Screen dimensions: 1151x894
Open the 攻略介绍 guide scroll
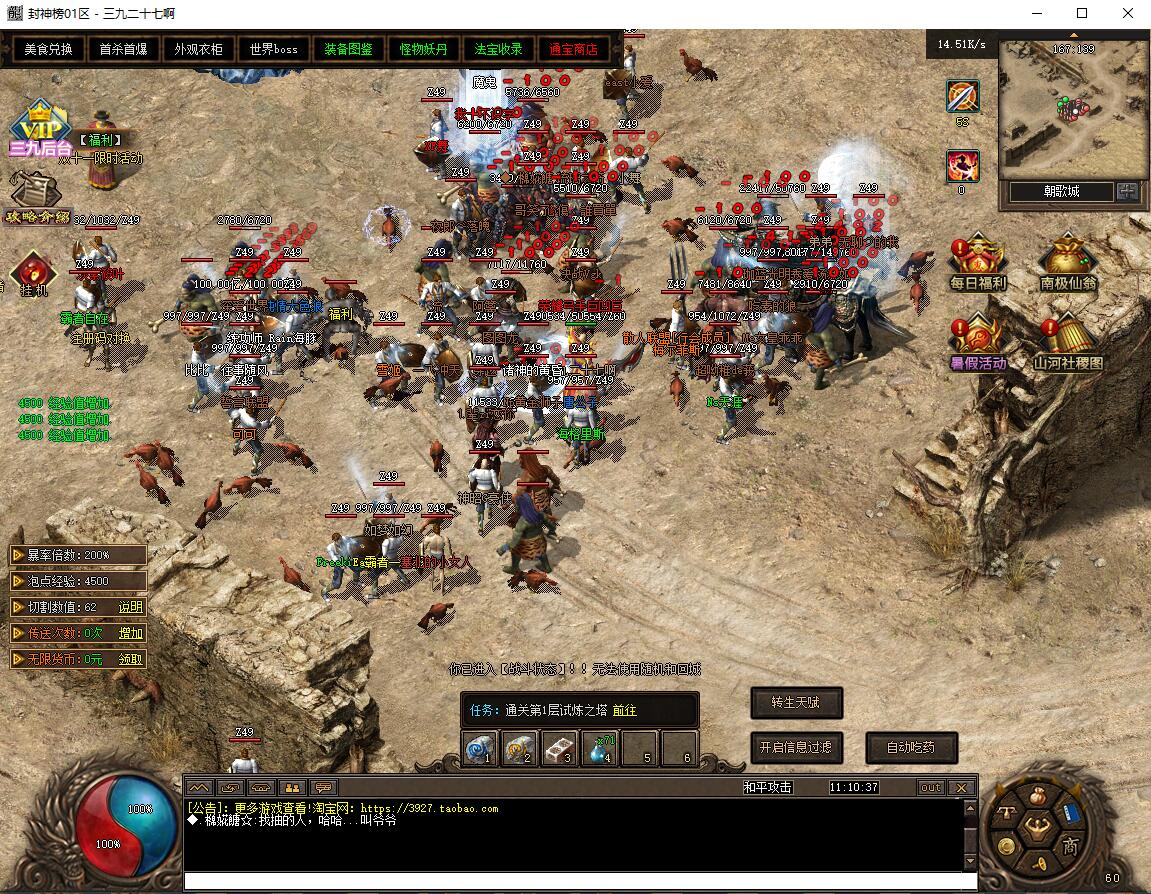[38, 197]
